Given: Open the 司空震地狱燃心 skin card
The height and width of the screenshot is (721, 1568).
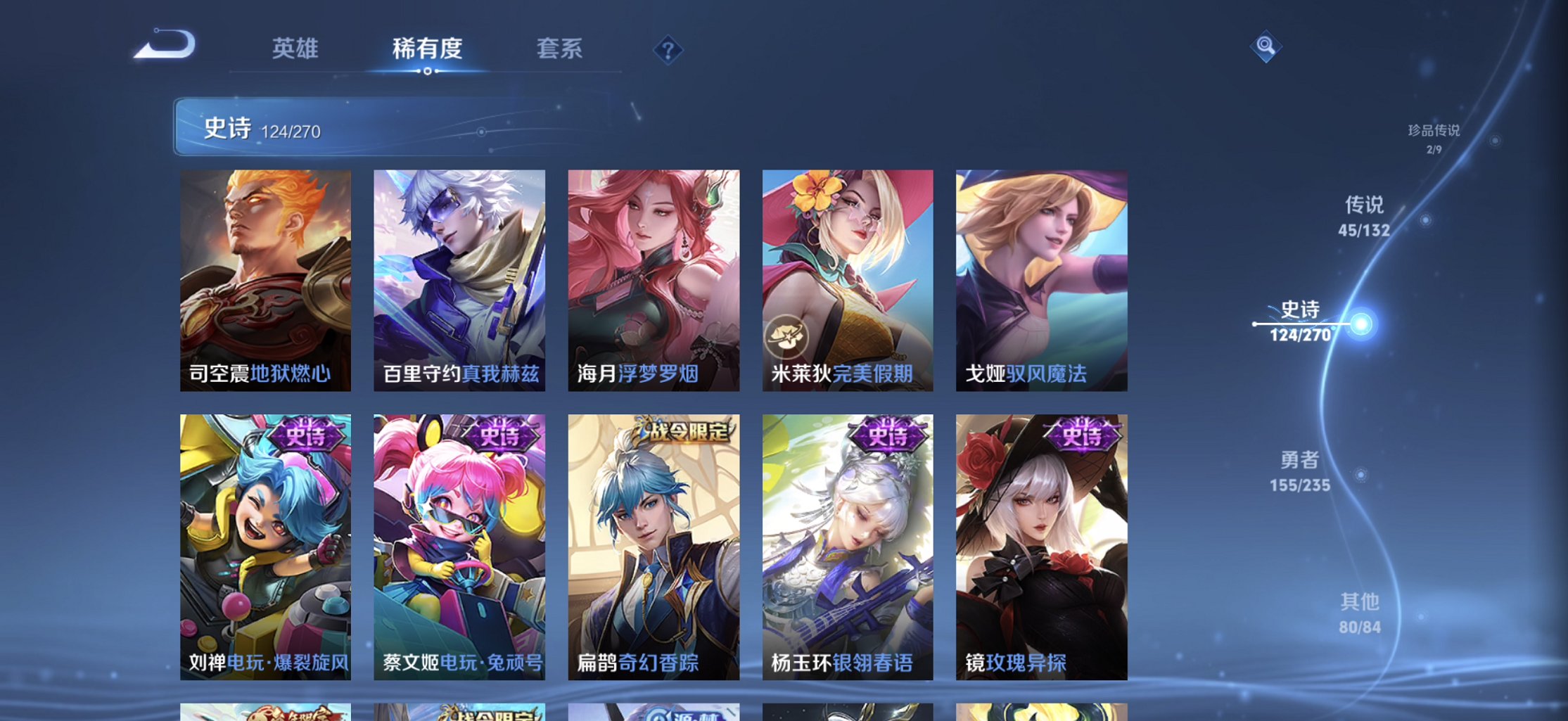Looking at the screenshot, I should tap(265, 278).
